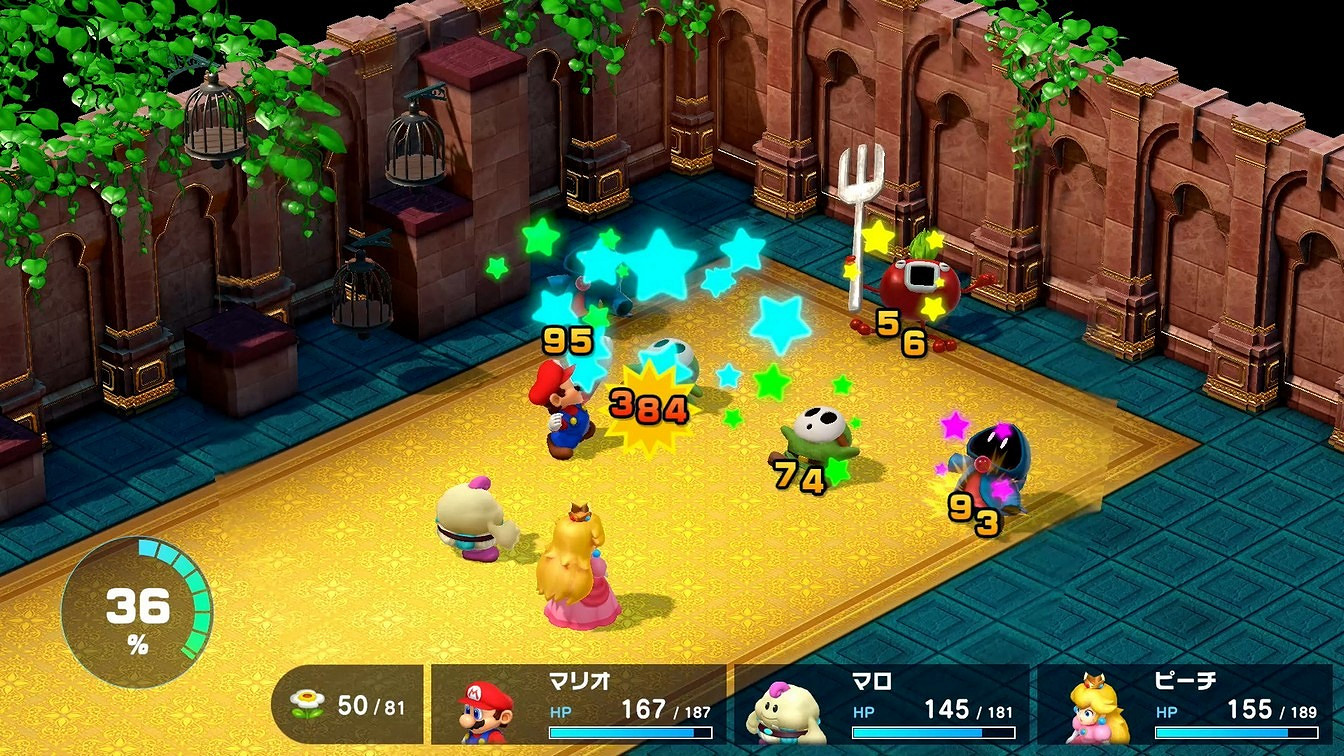Select Peach's portrait in the status bar

pyautogui.click(x=1101, y=711)
